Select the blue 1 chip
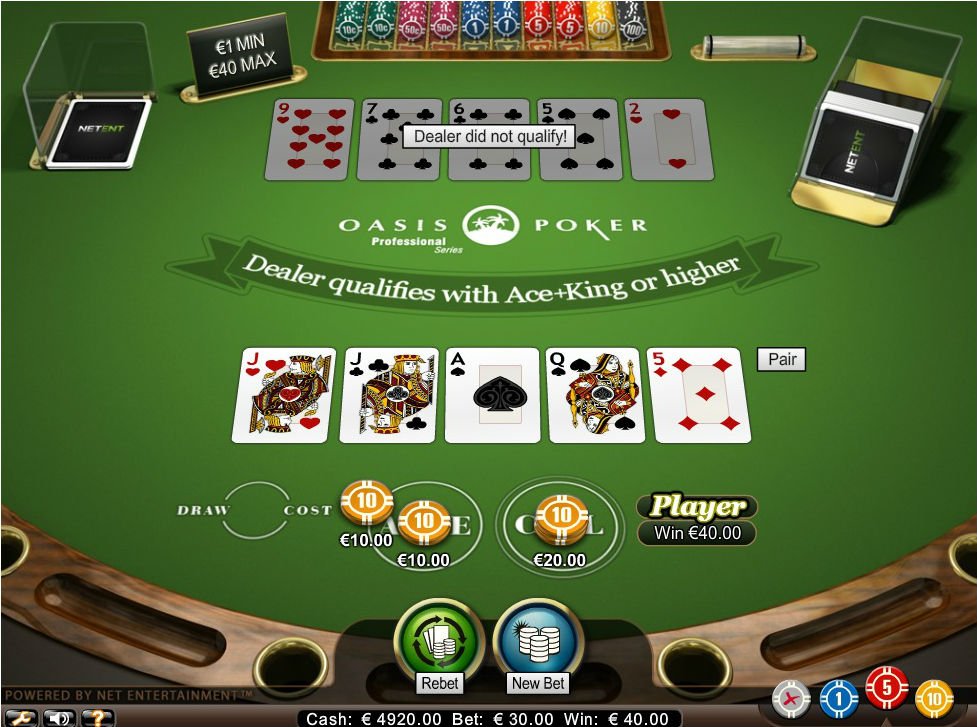The image size is (977, 727). point(838,698)
